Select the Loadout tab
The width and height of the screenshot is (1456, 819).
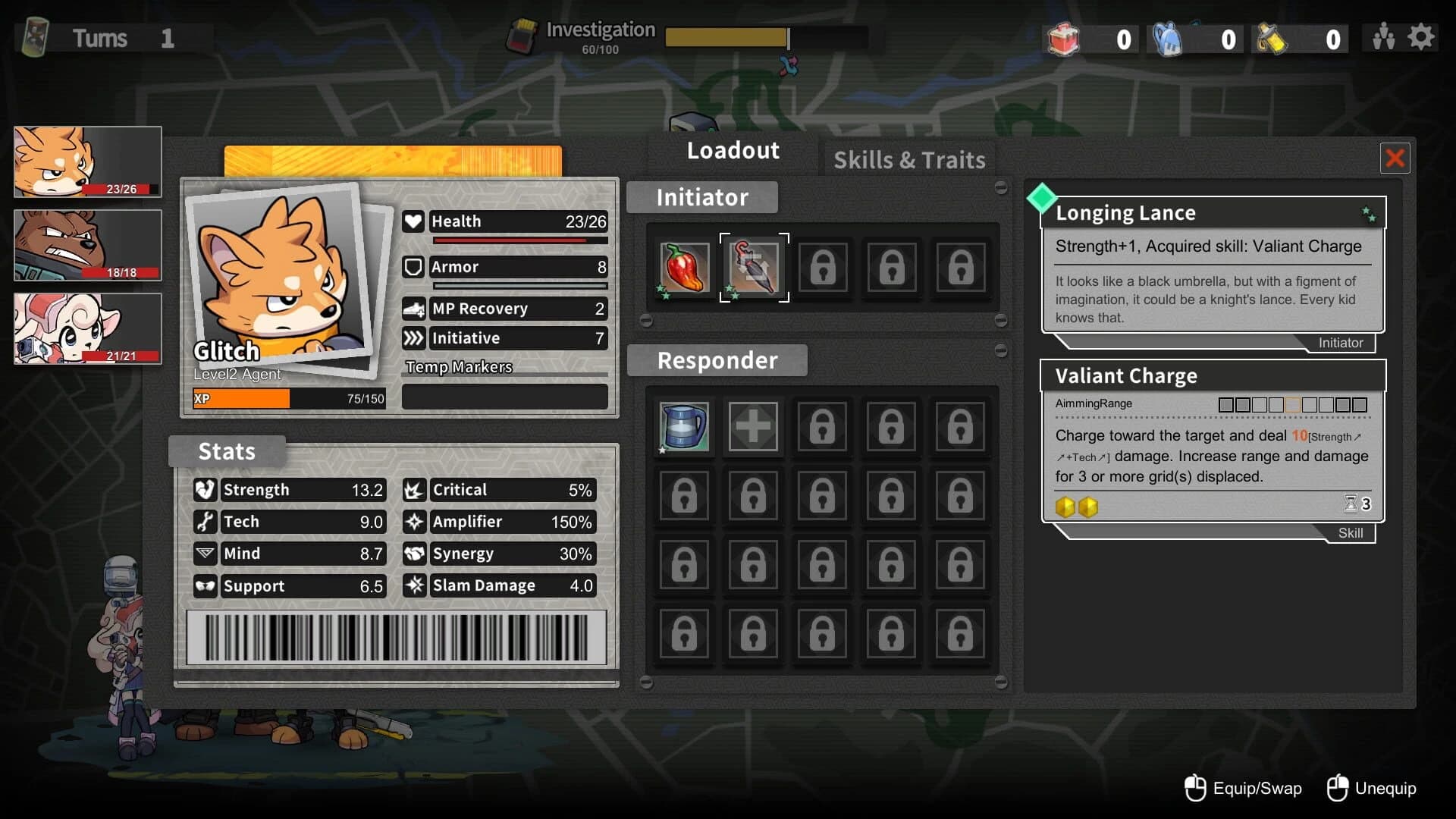tap(733, 150)
